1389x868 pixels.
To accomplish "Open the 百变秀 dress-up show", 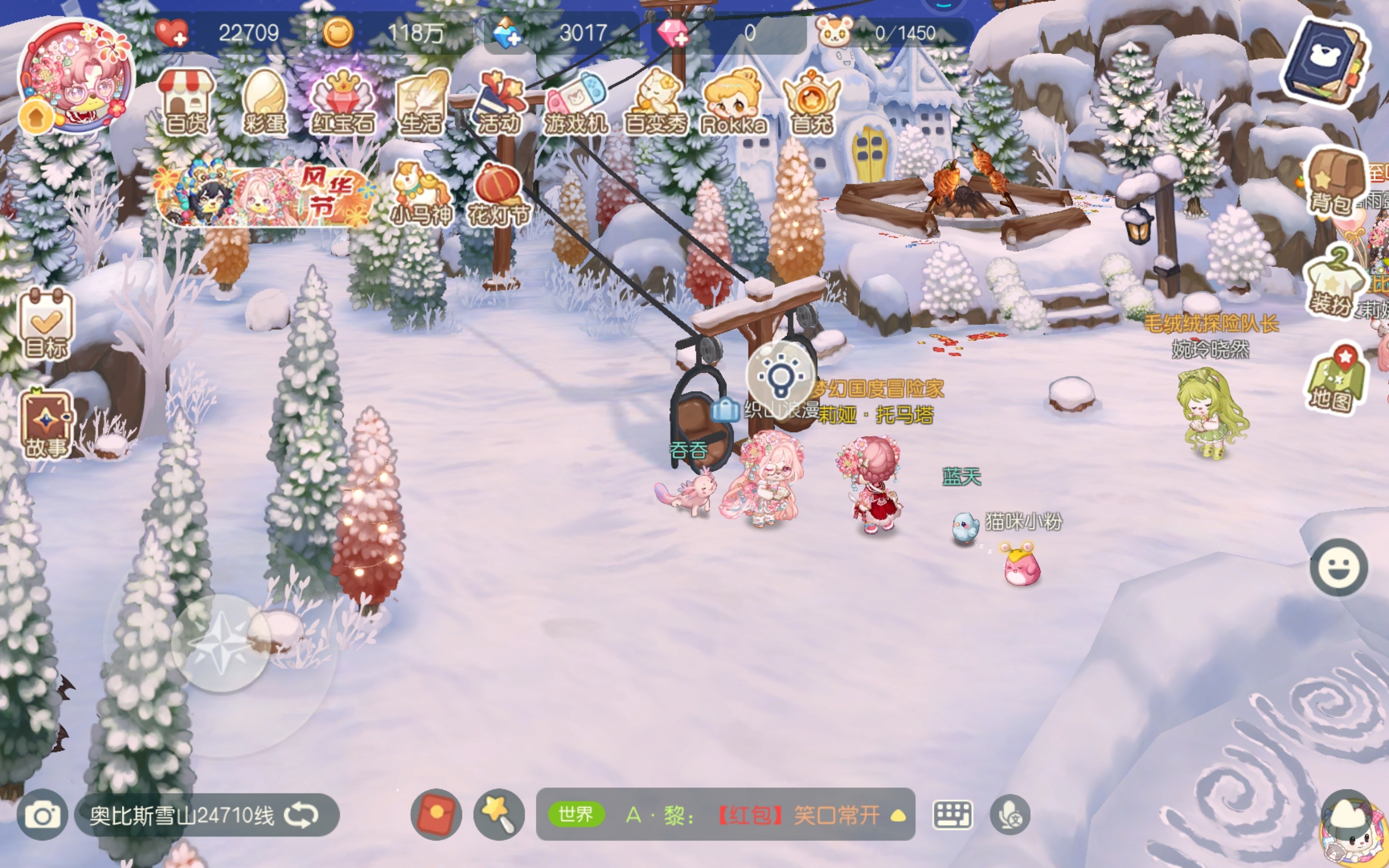I will click(655, 102).
